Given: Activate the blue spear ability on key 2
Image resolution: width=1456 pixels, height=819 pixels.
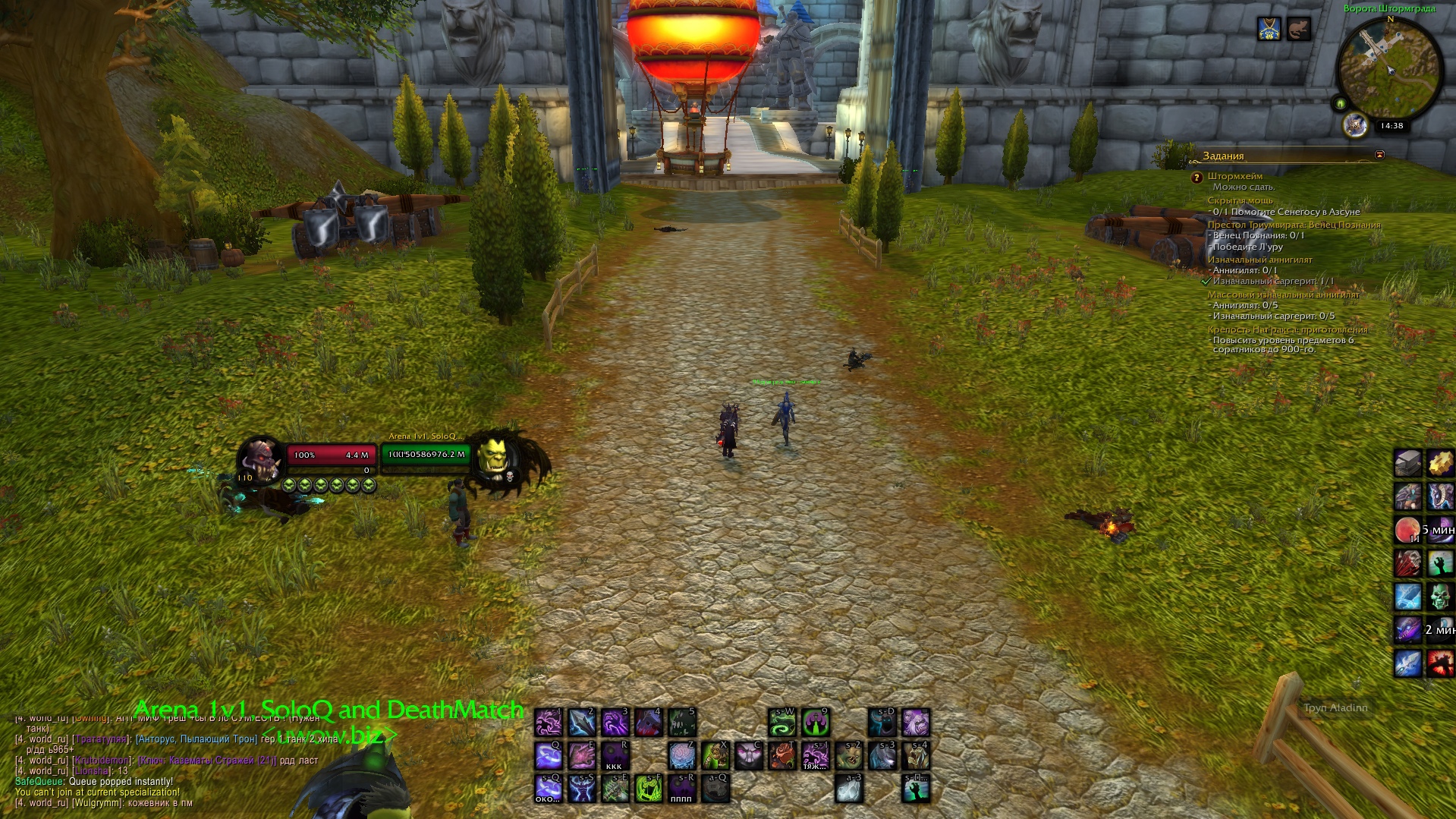Looking at the screenshot, I should tap(582, 722).
